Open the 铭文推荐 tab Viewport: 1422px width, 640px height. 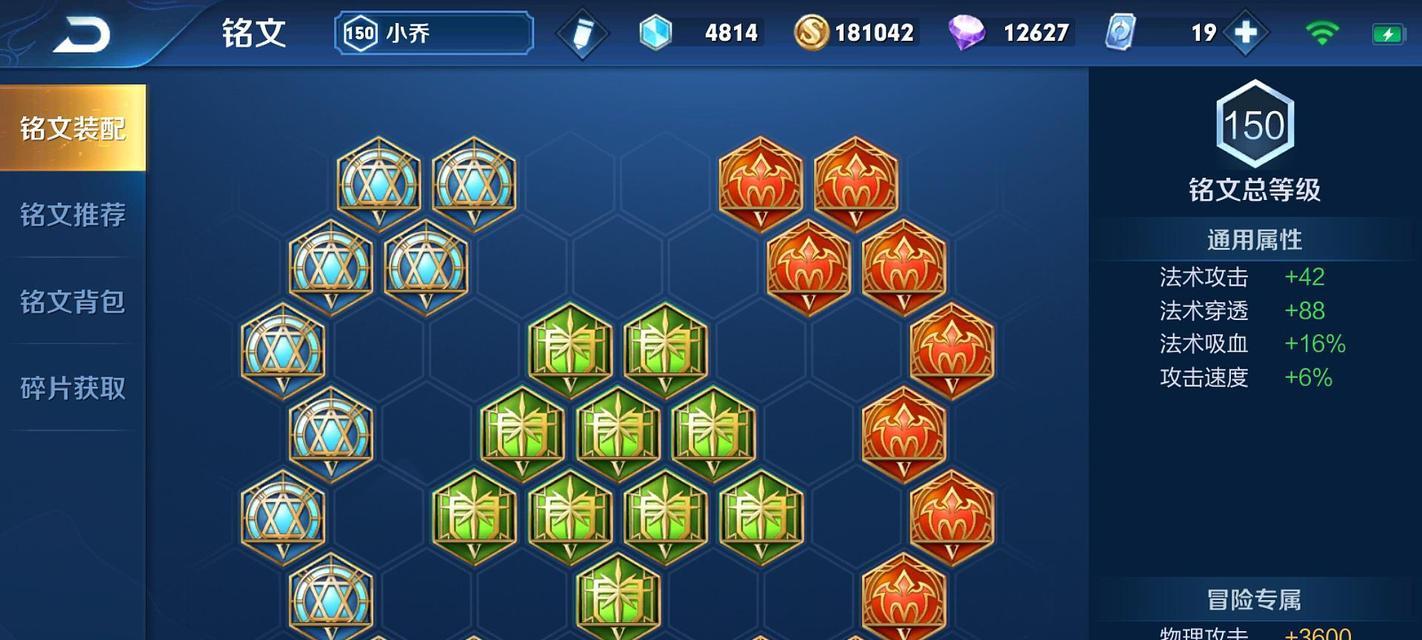click(x=73, y=215)
